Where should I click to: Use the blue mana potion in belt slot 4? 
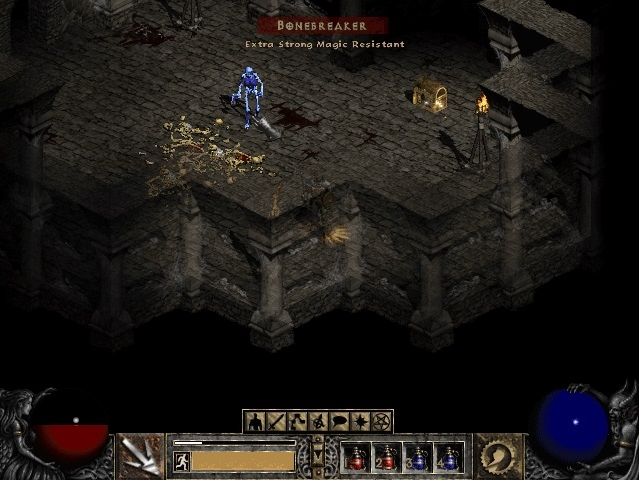point(449,457)
